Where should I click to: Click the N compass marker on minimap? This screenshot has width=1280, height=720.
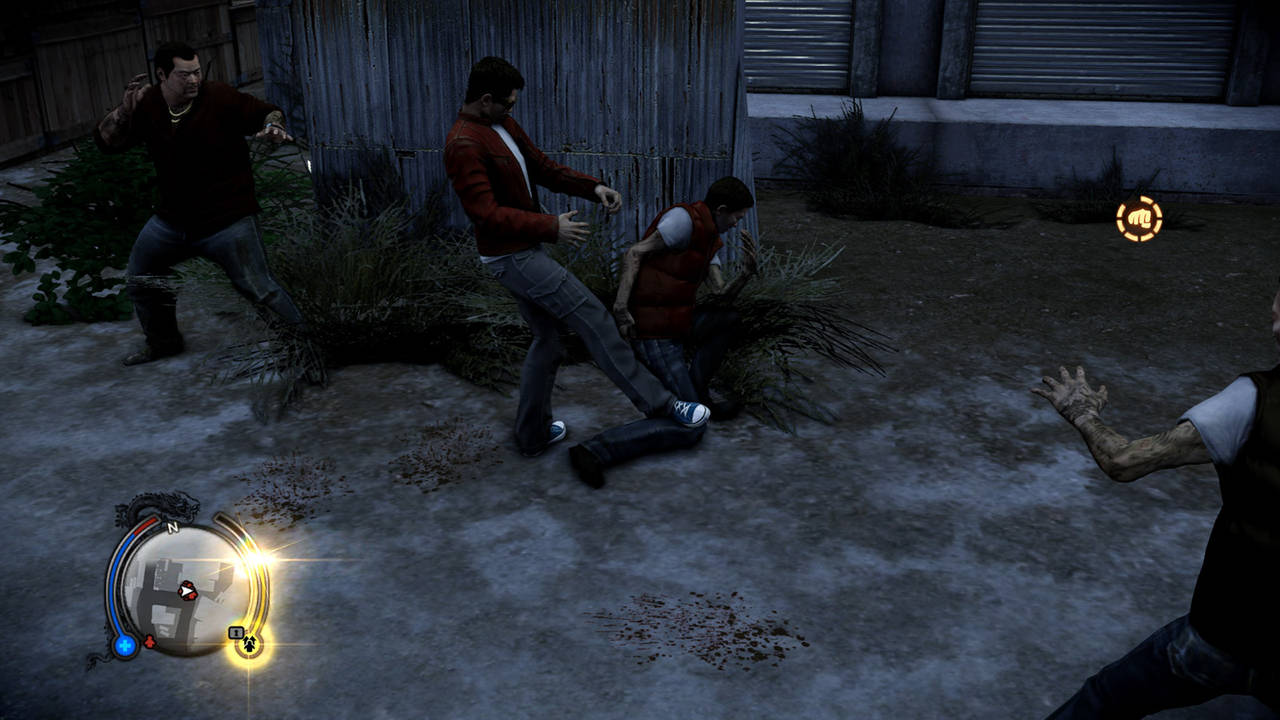(x=172, y=527)
